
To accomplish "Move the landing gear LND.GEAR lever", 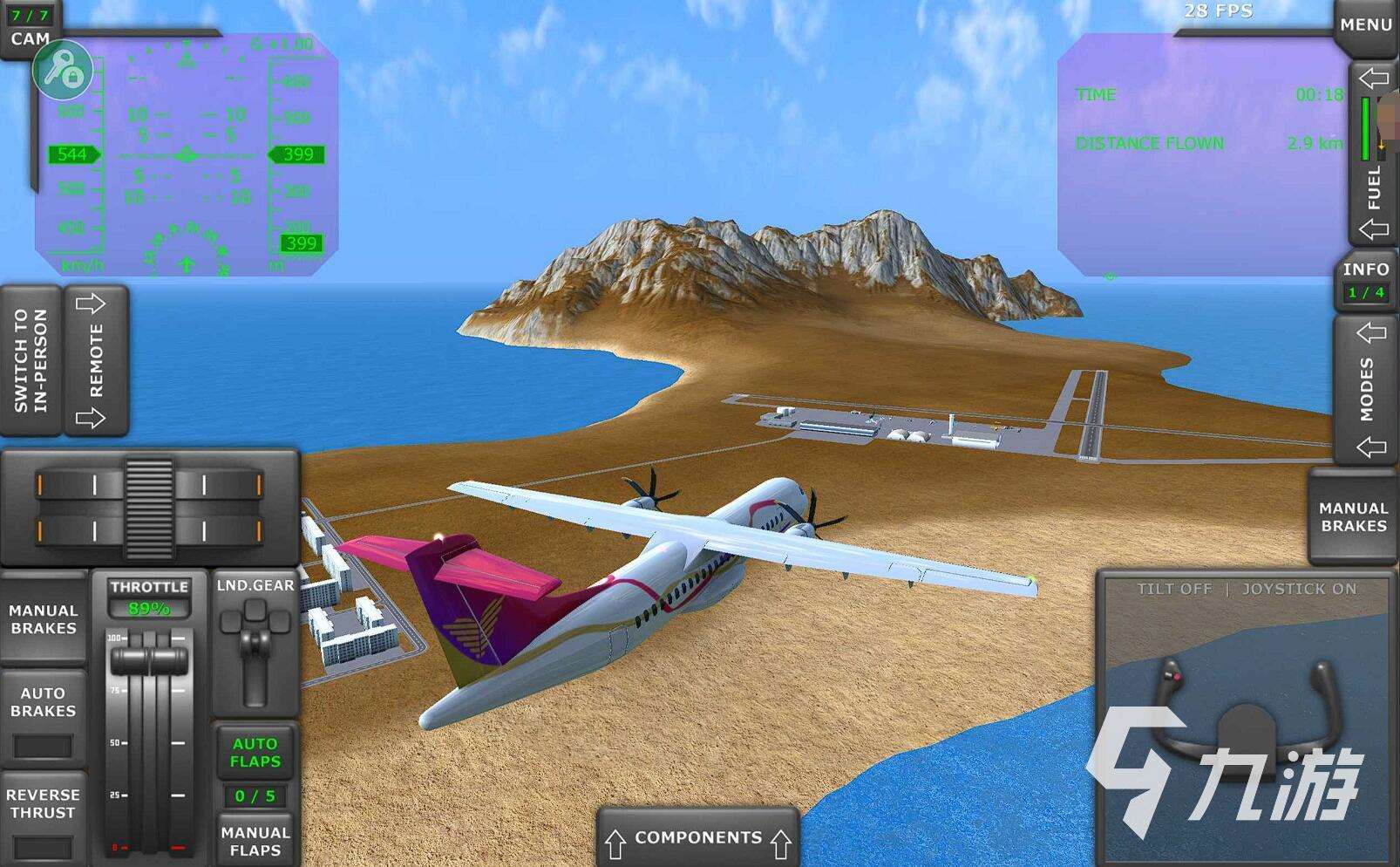I will click(255, 645).
